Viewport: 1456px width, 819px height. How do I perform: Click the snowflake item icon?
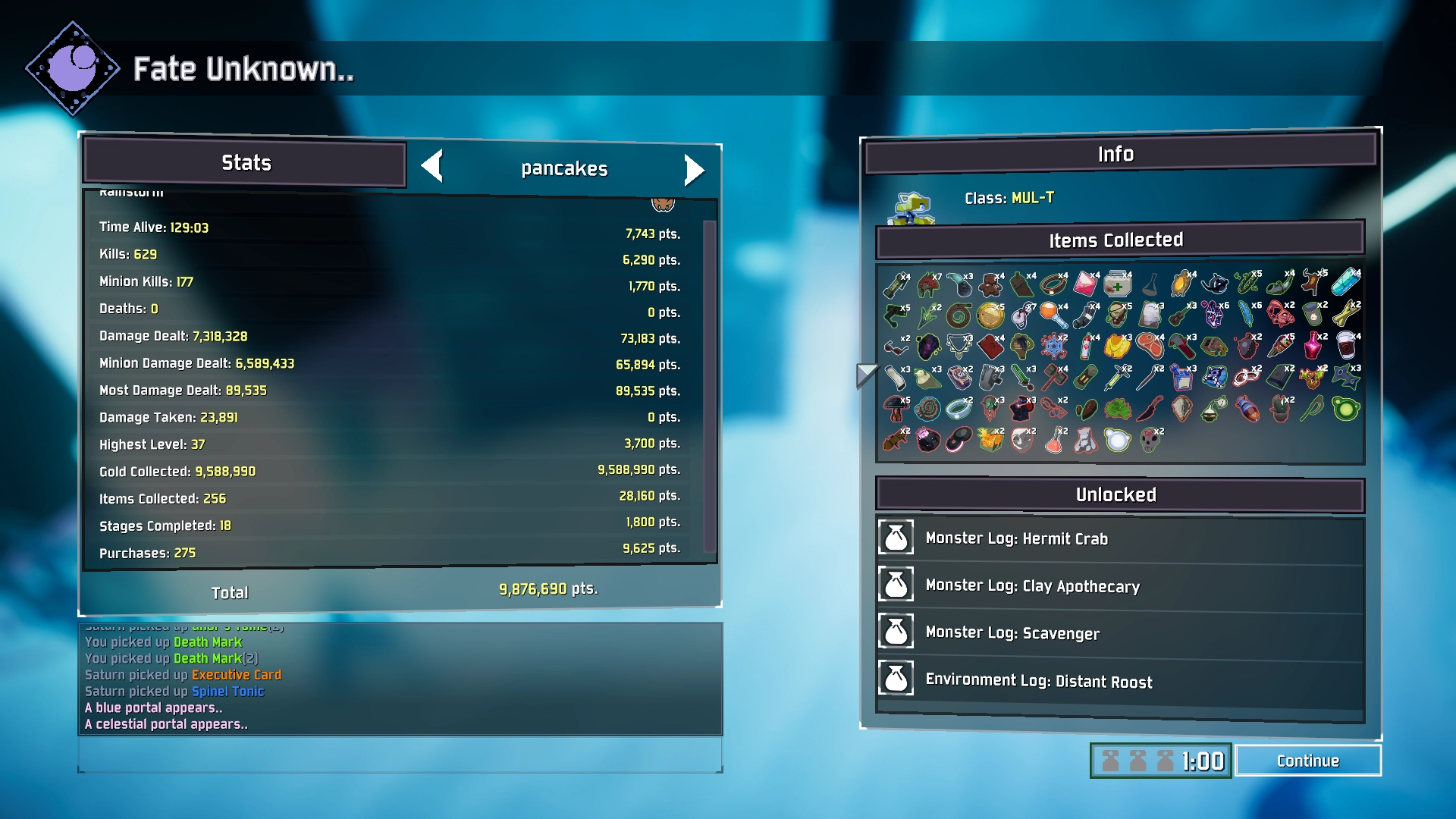tap(1054, 347)
